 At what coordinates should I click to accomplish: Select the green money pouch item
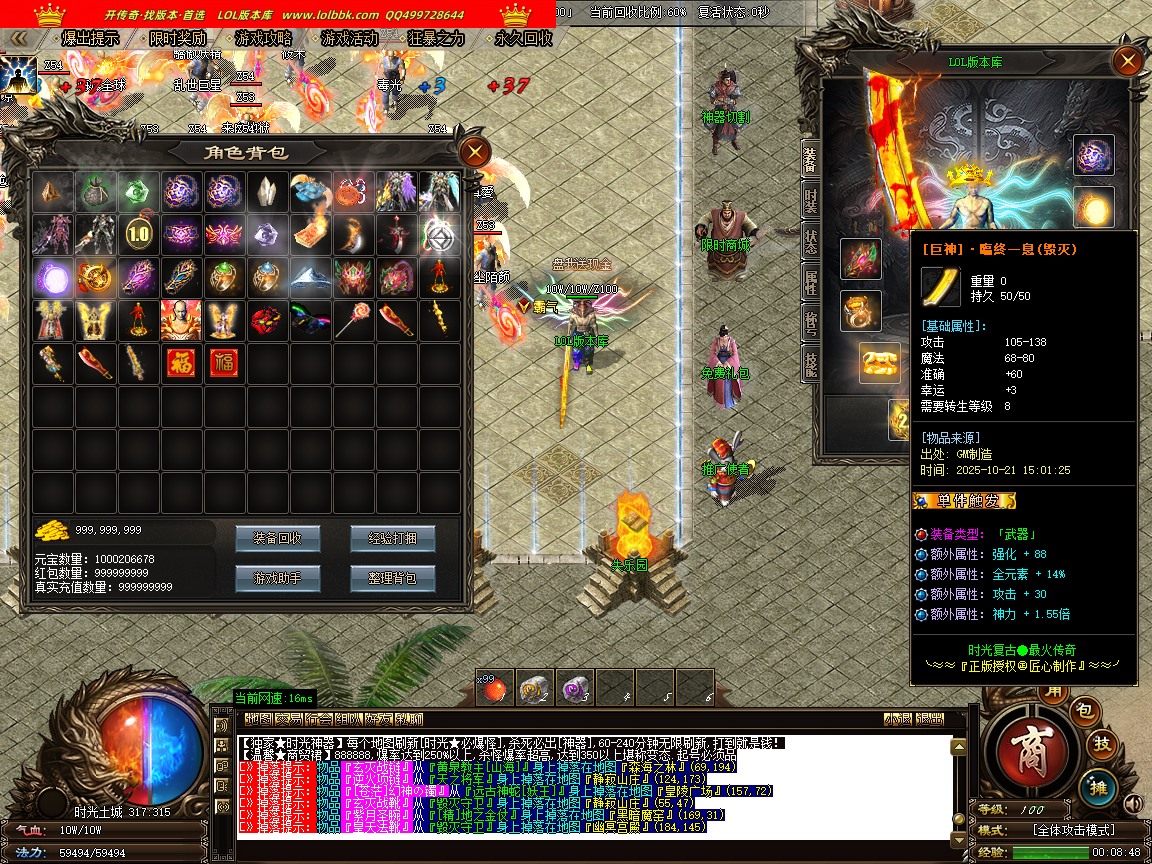tap(94, 191)
